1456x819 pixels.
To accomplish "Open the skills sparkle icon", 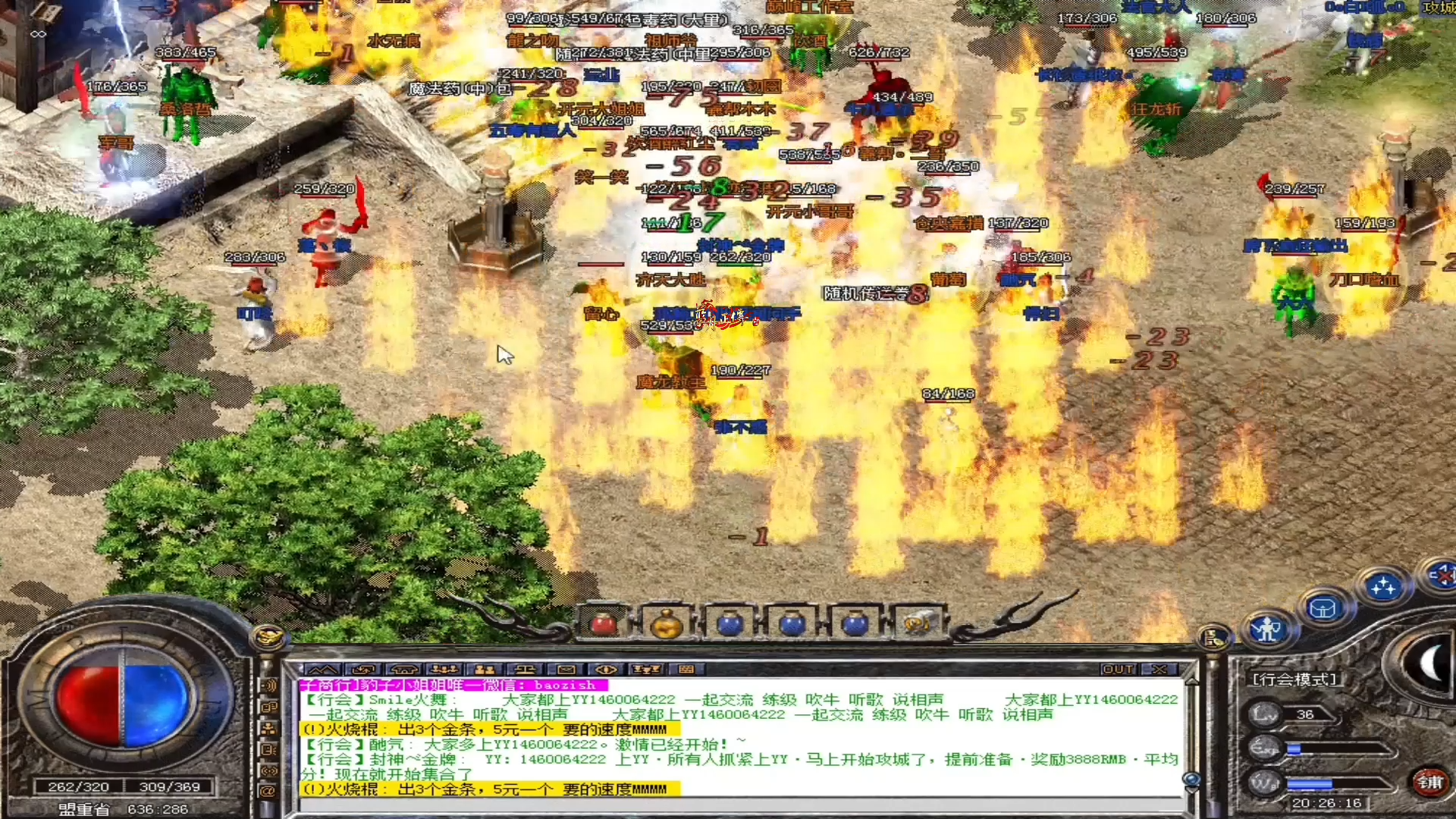I will pos(1384,584).
